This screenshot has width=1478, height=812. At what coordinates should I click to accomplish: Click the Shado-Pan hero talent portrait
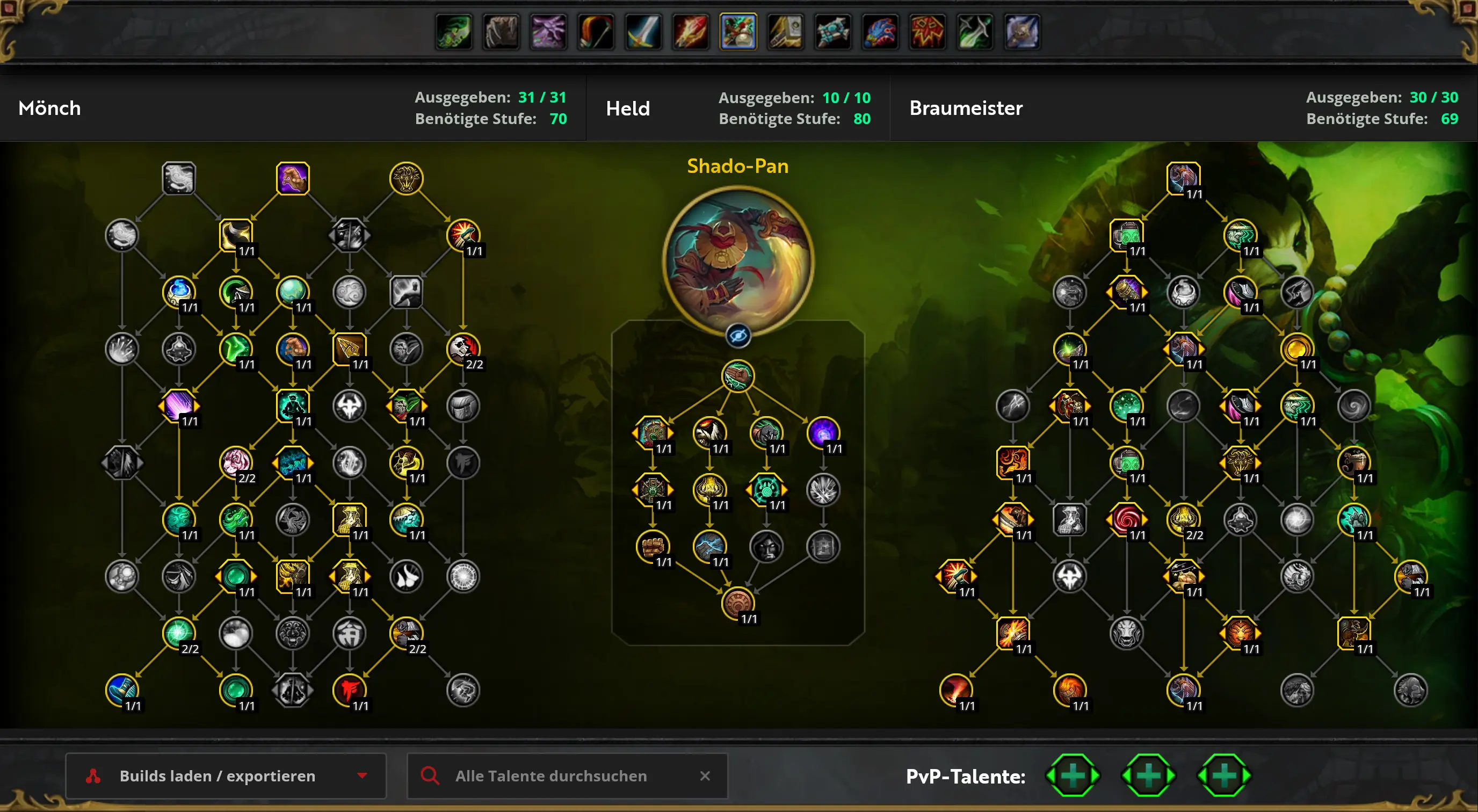pos(738,261)
